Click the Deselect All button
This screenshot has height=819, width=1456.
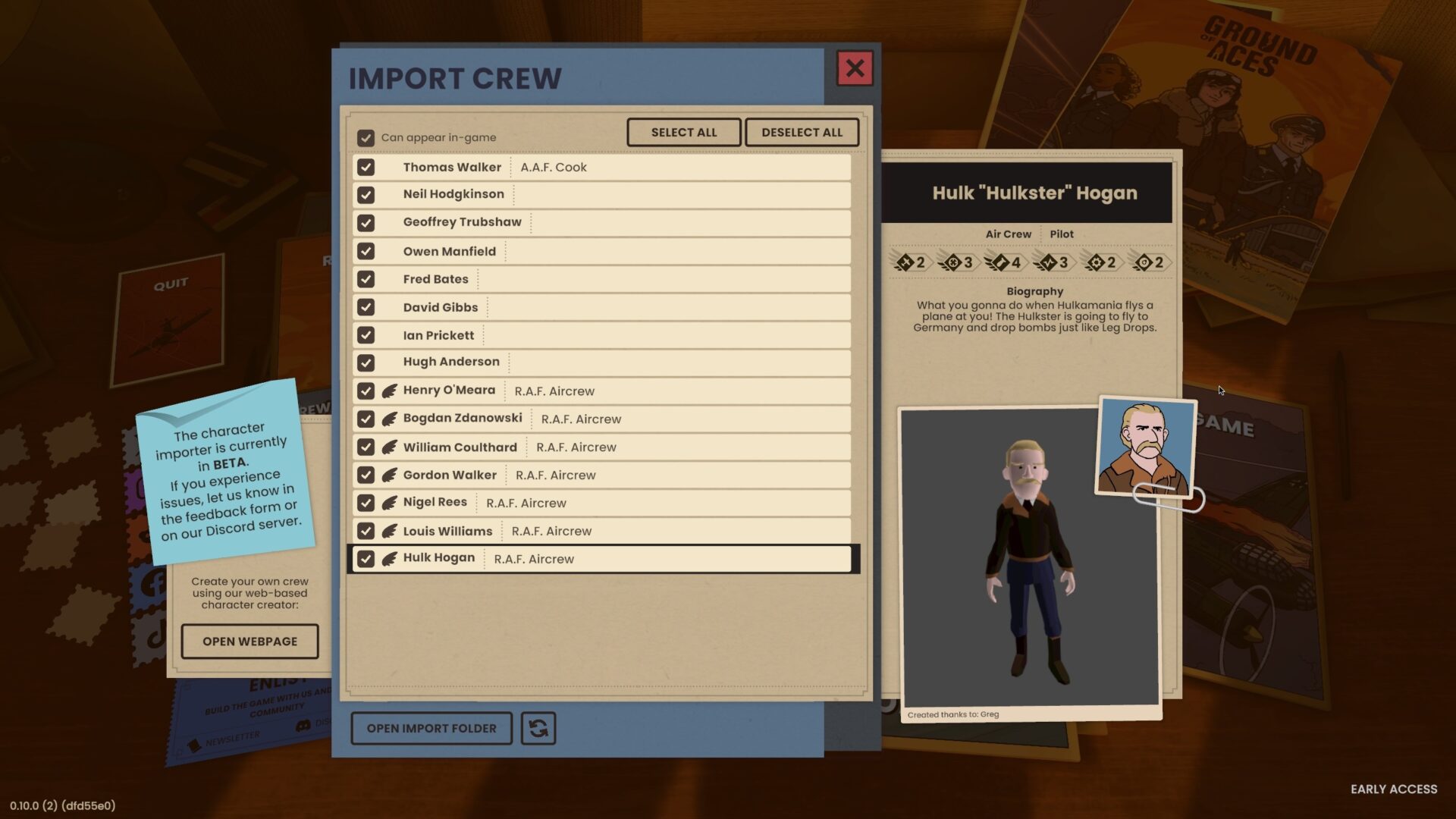(802, 132)
